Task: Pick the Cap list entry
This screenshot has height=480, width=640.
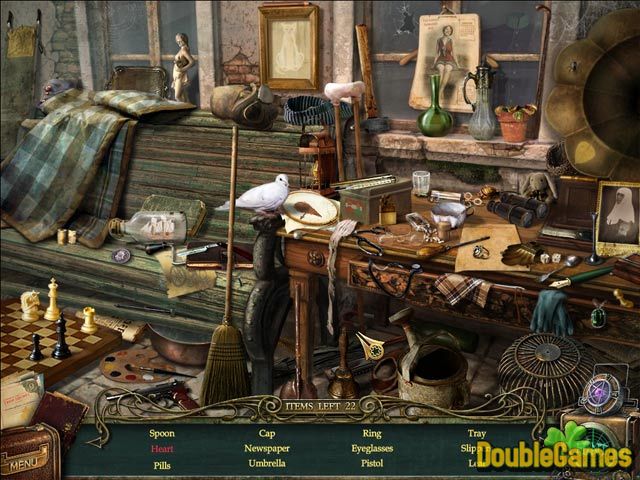Action: tap(266, 434)
